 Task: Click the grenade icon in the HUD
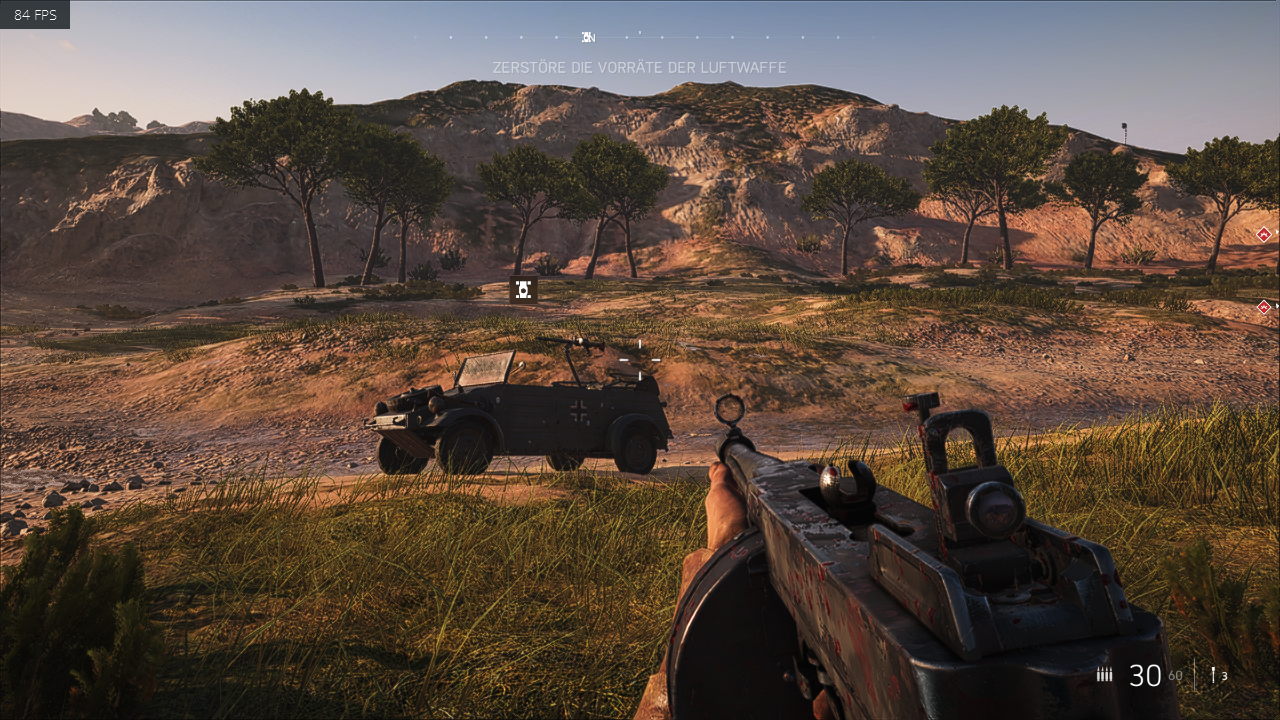pos(1213,675)
